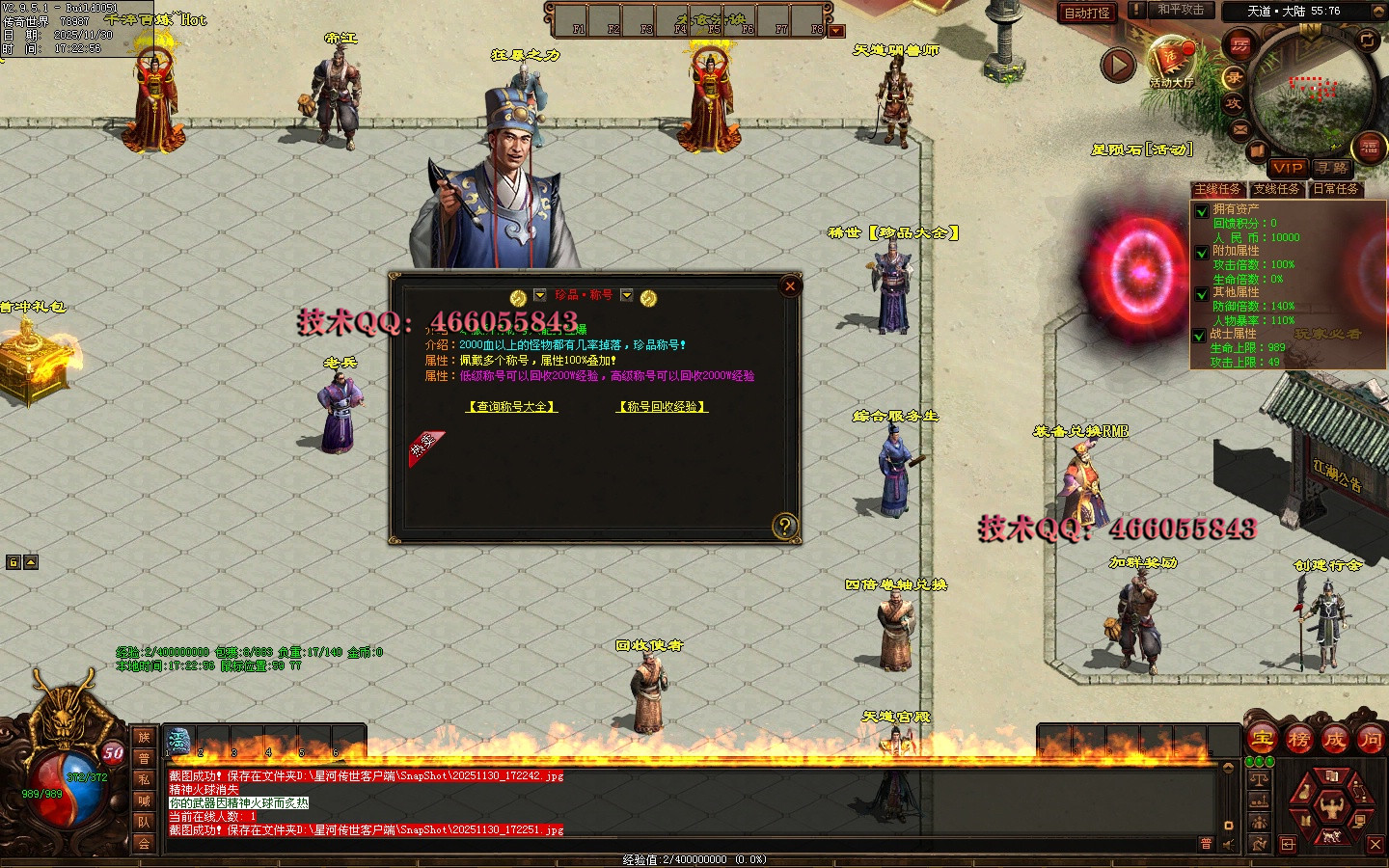Show the 榜 rankings button
The image size is (1389, 868).
1298,740
